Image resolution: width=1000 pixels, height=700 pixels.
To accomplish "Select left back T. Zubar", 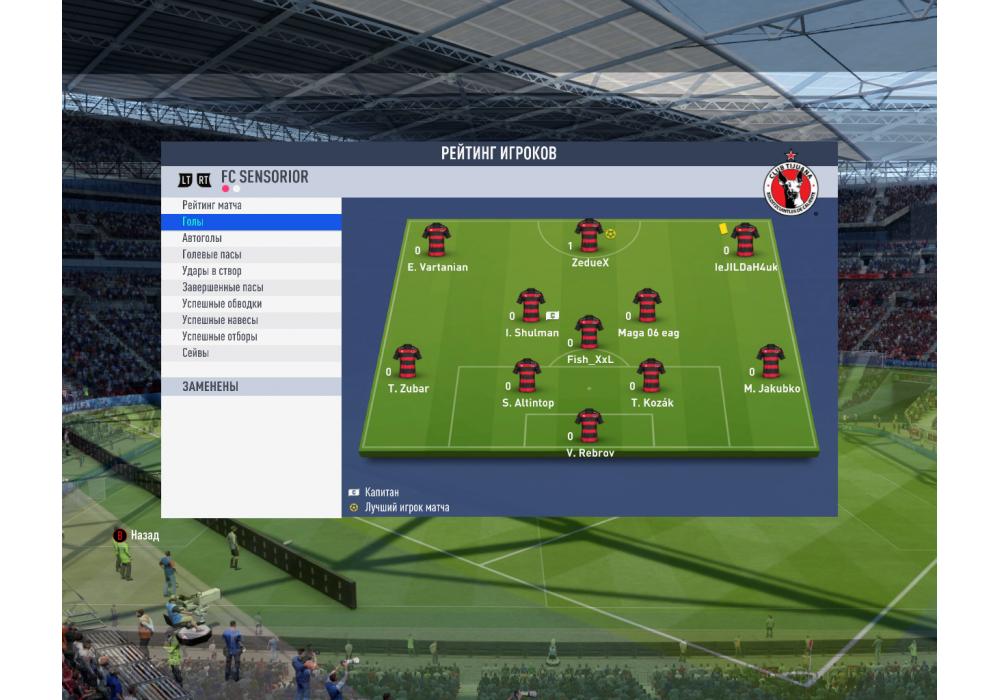I will click(x=407, y=362).
